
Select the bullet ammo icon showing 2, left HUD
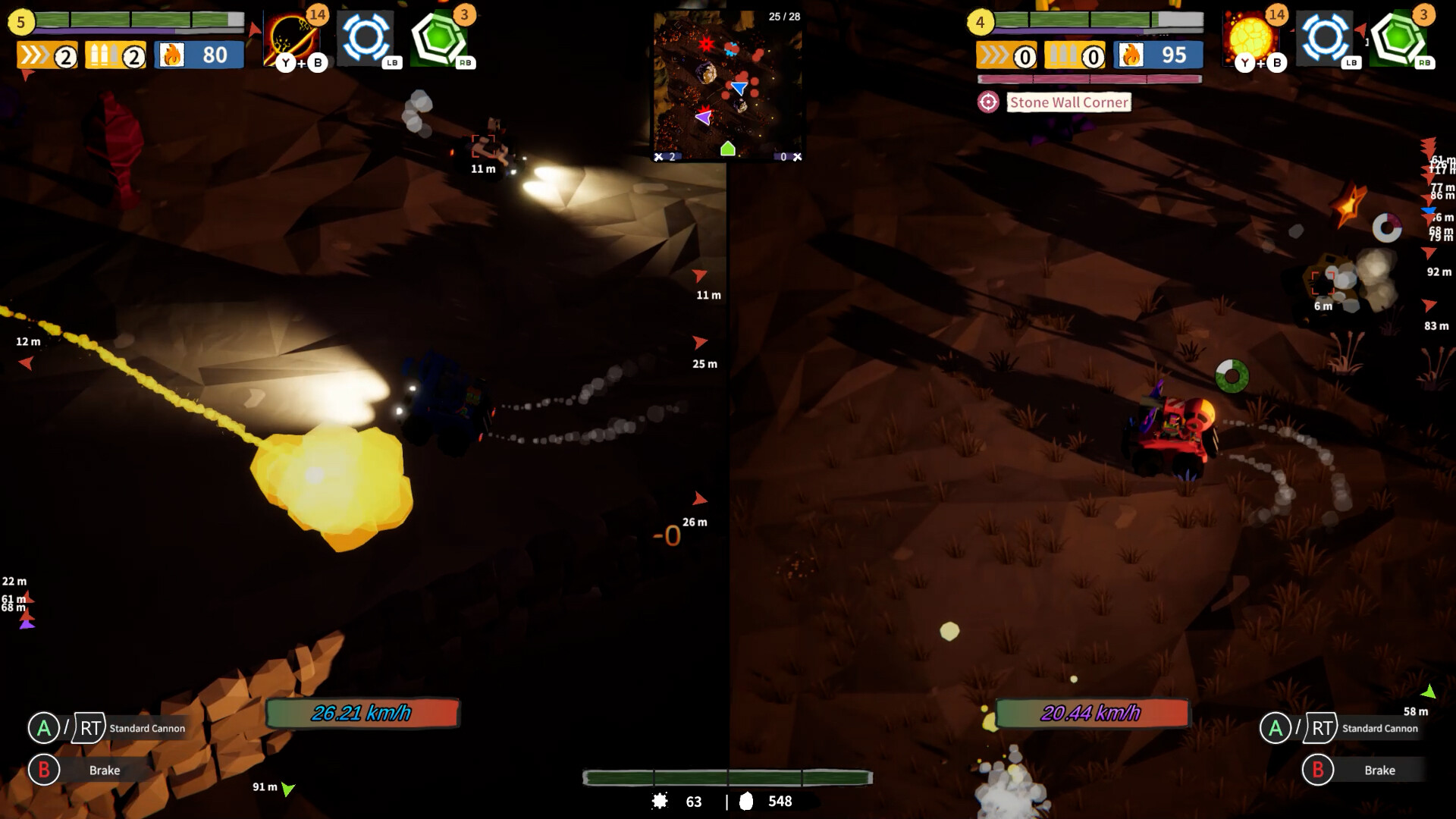tap(114, 55)
